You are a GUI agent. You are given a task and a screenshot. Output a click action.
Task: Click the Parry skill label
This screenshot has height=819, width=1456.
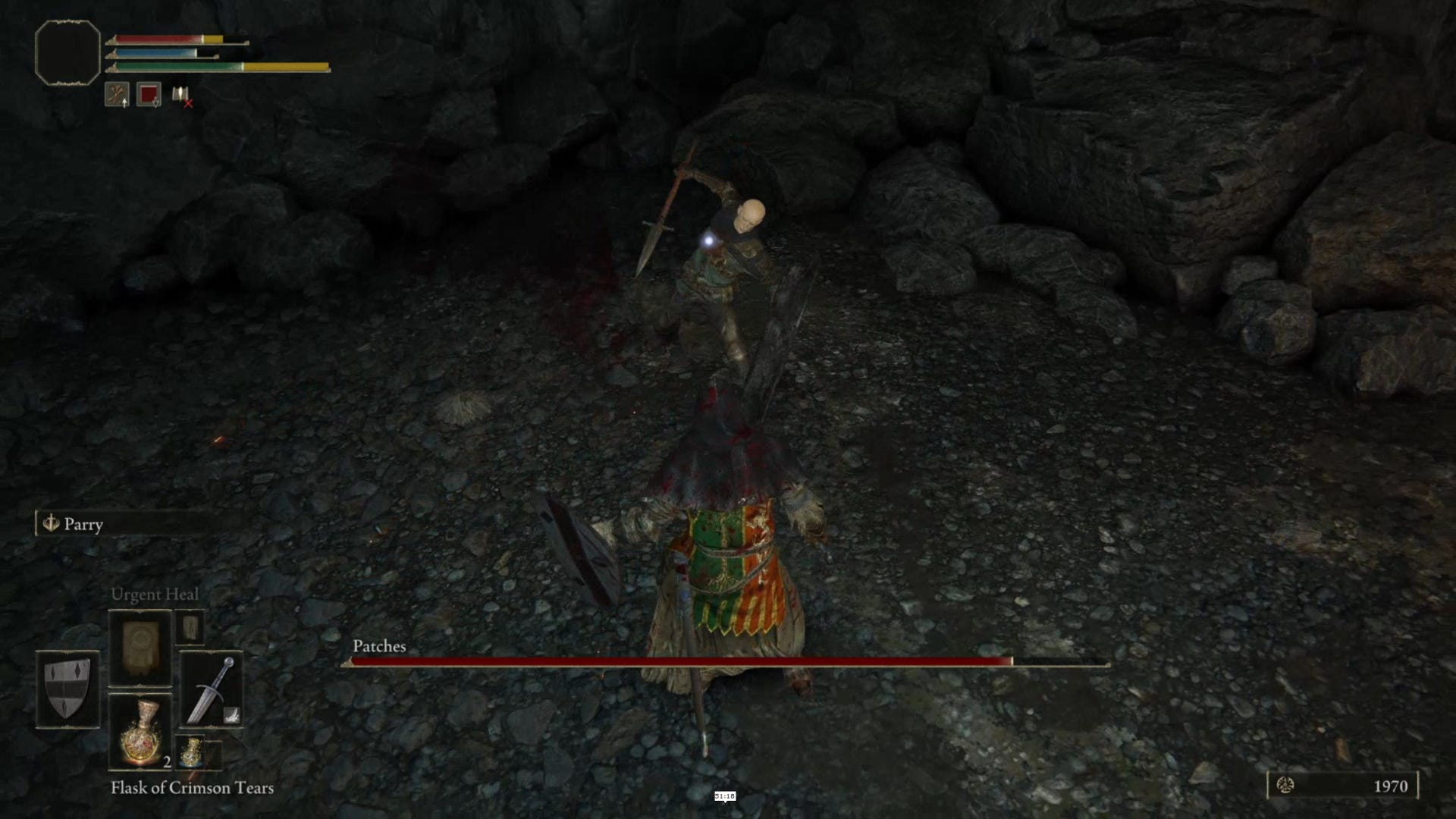(x=83, y=524)
